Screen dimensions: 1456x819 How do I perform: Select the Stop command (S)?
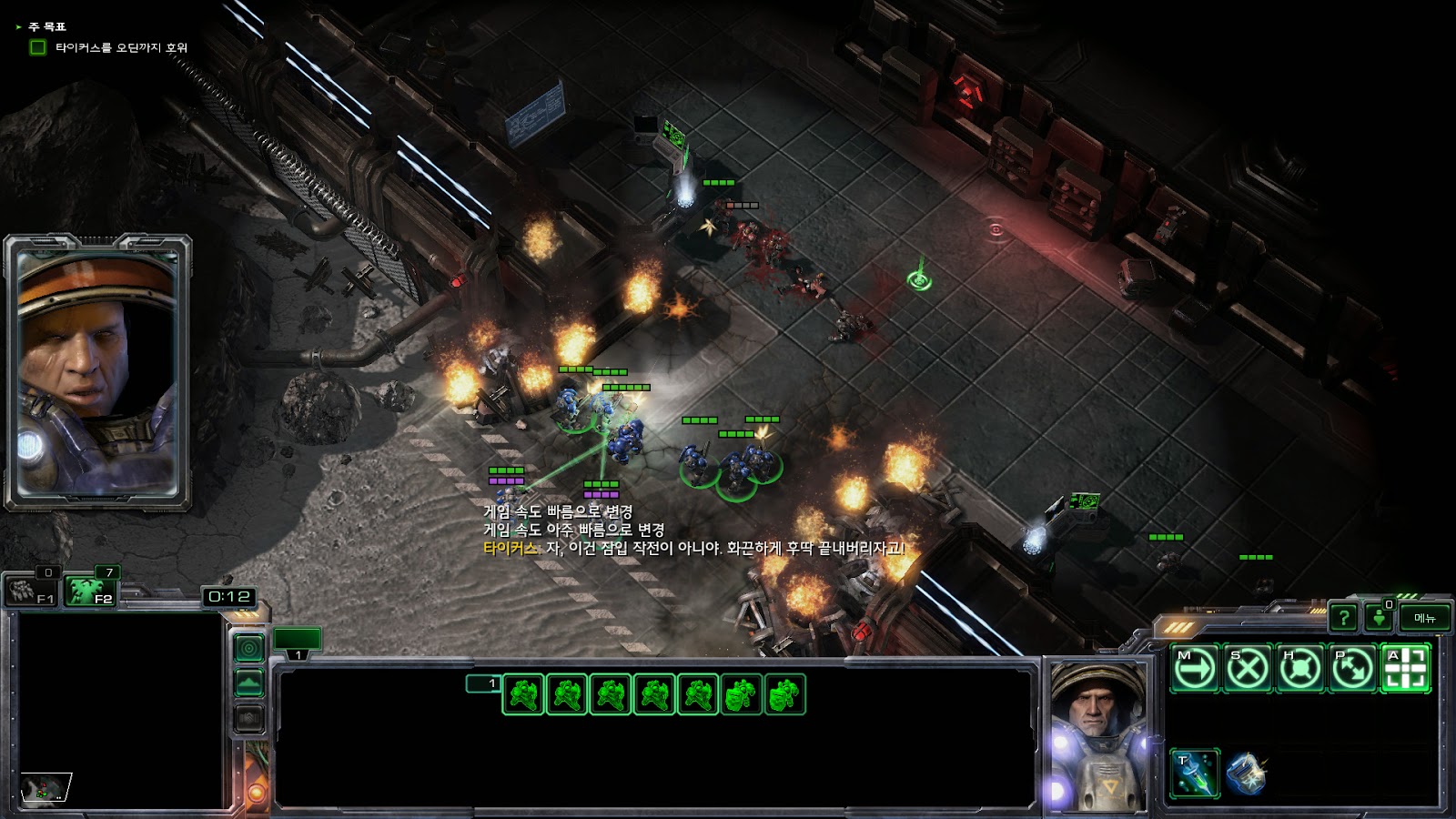pyautogui.click(x=1248, y=669)
